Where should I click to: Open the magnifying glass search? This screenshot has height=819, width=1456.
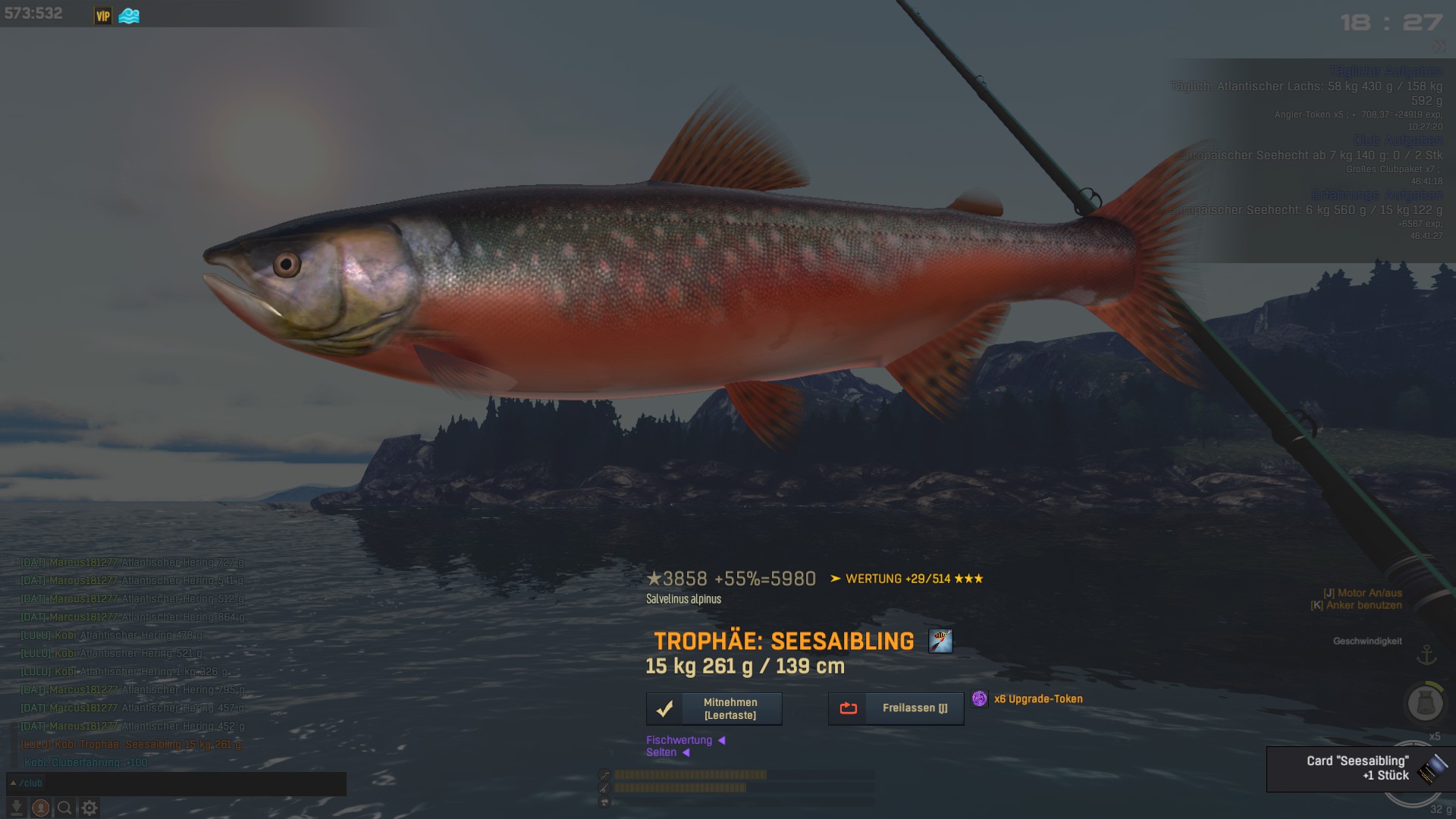pos(65,808)
